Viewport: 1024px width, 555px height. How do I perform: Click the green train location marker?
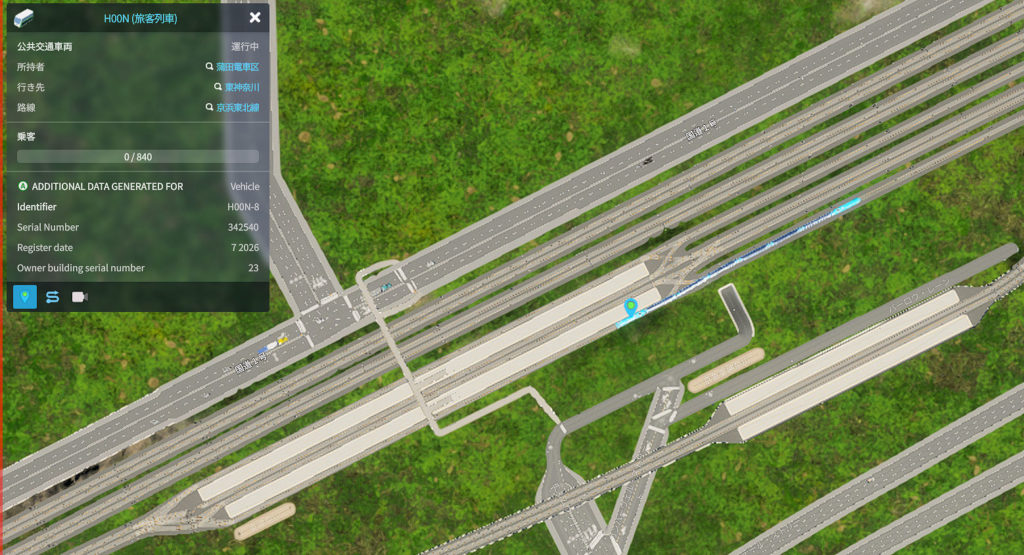tap(631, 306)
